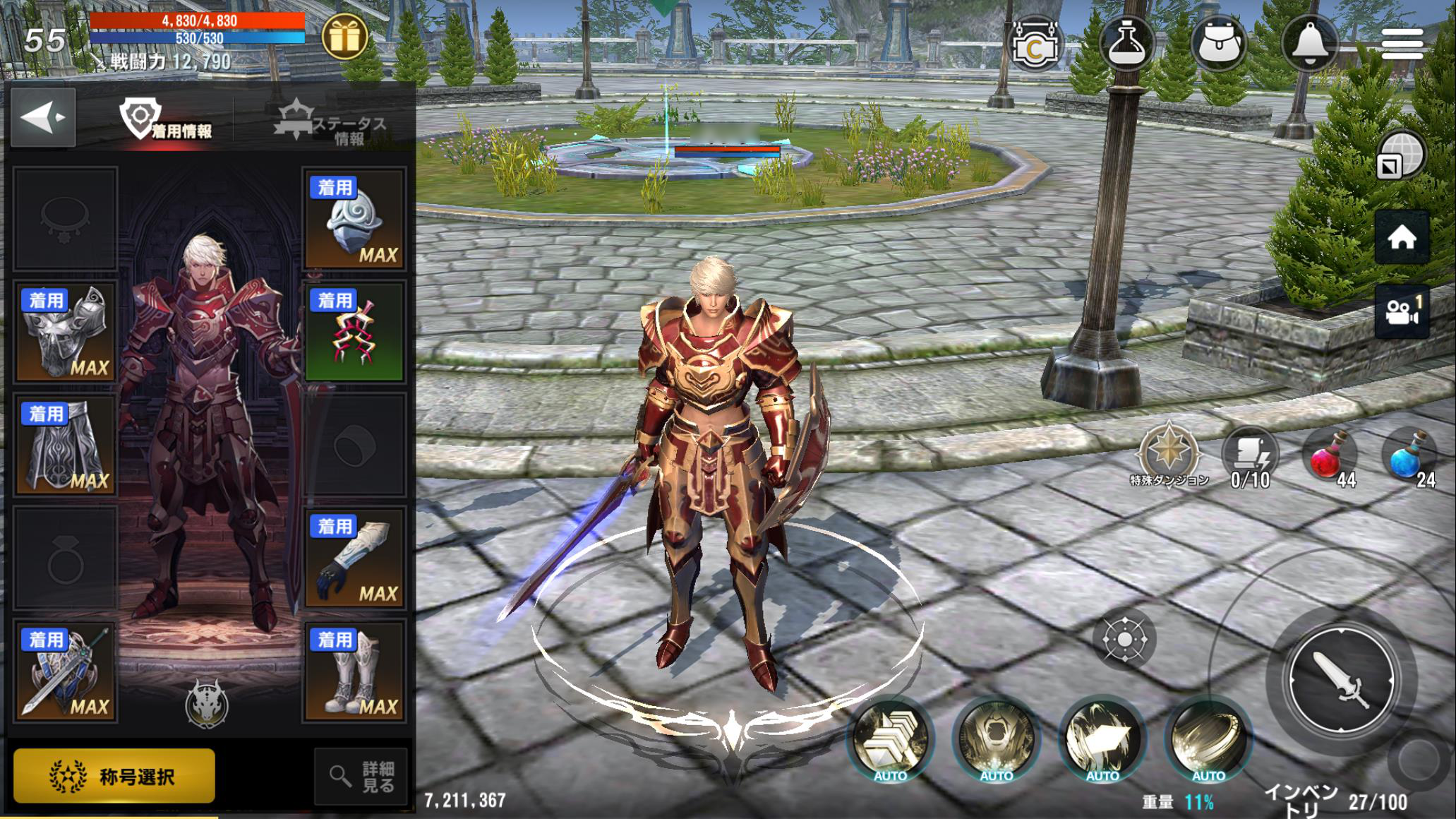Open the notification bell
This screenshot has width=1456, height=819.
[x=1310, y=44]
